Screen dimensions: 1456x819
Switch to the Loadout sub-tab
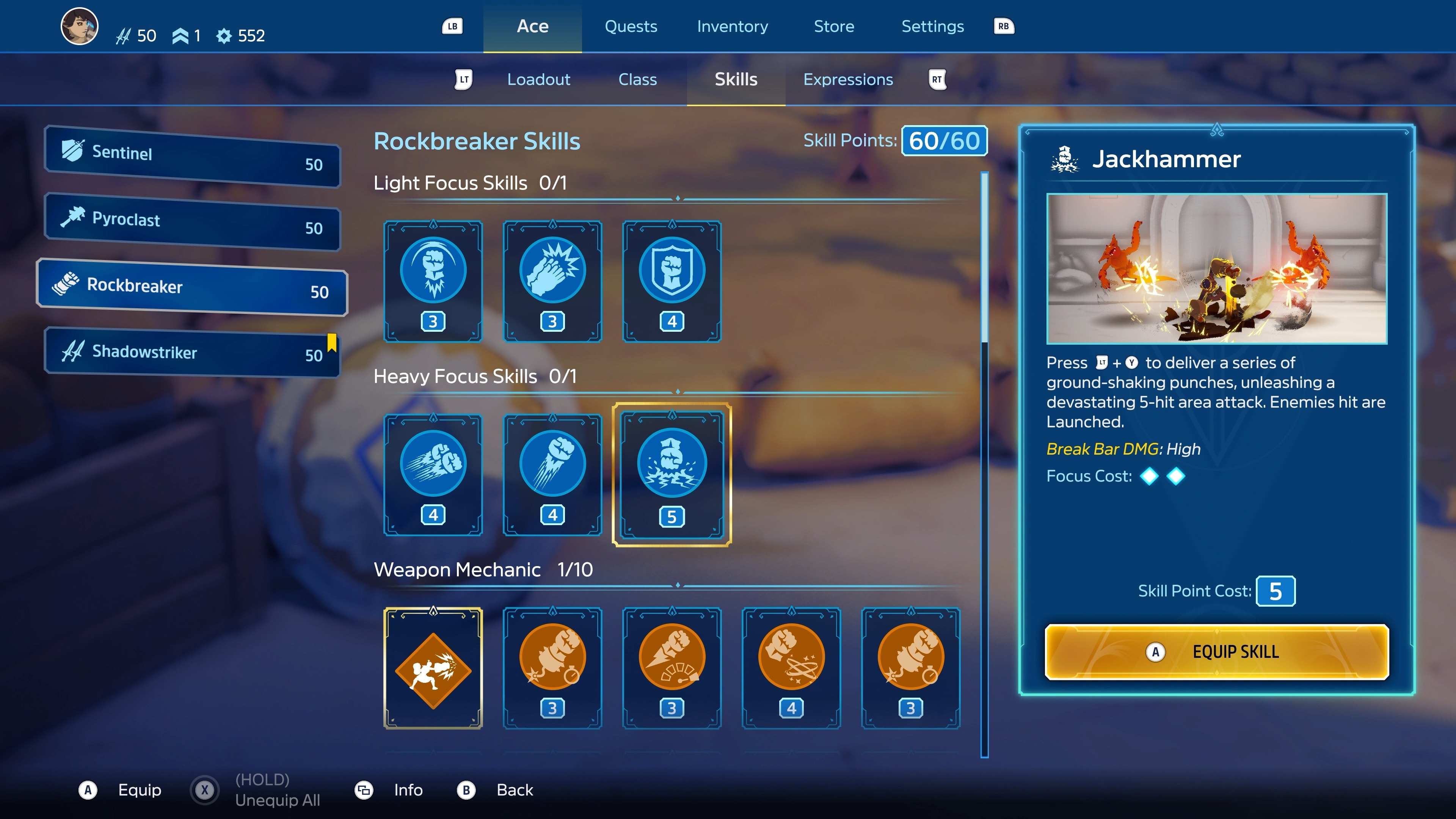539,80
